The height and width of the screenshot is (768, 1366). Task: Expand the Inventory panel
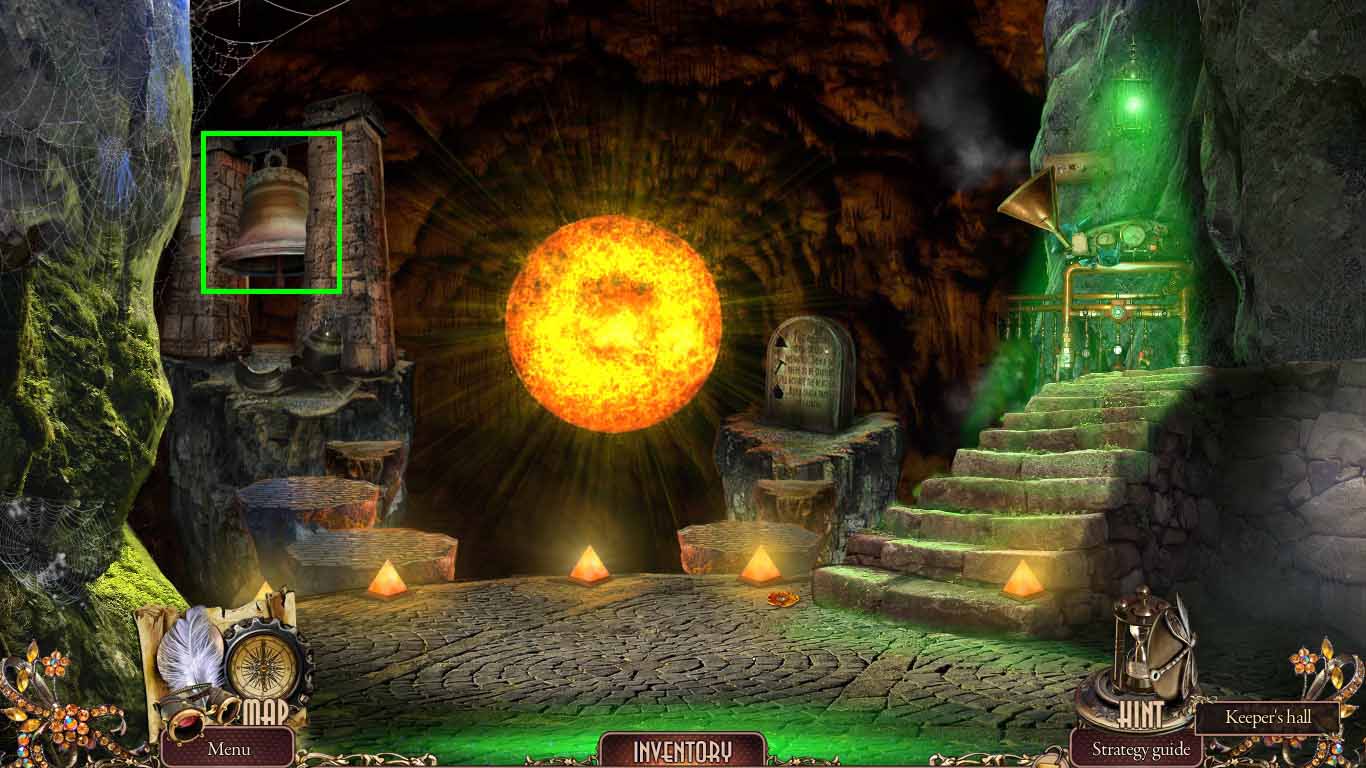[682, 750]
